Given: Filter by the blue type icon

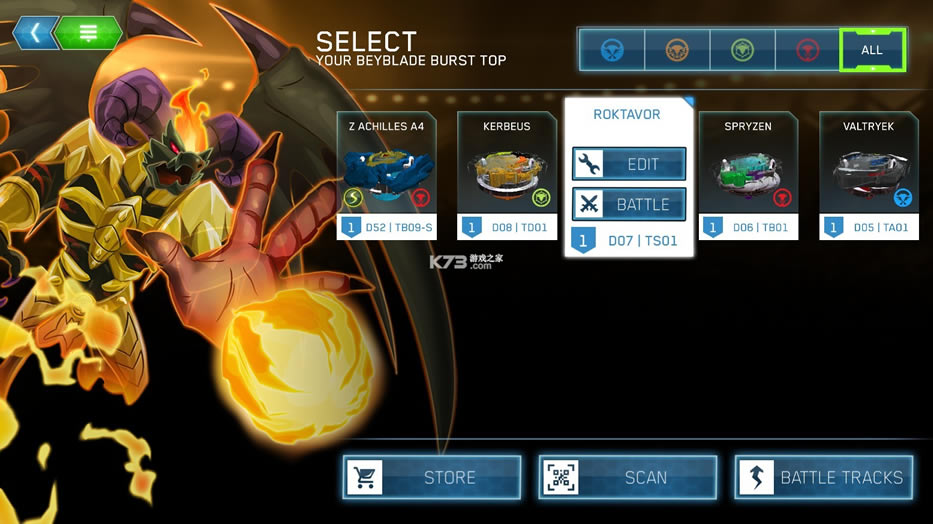Looking at the screenshot, I should point(611,50).
